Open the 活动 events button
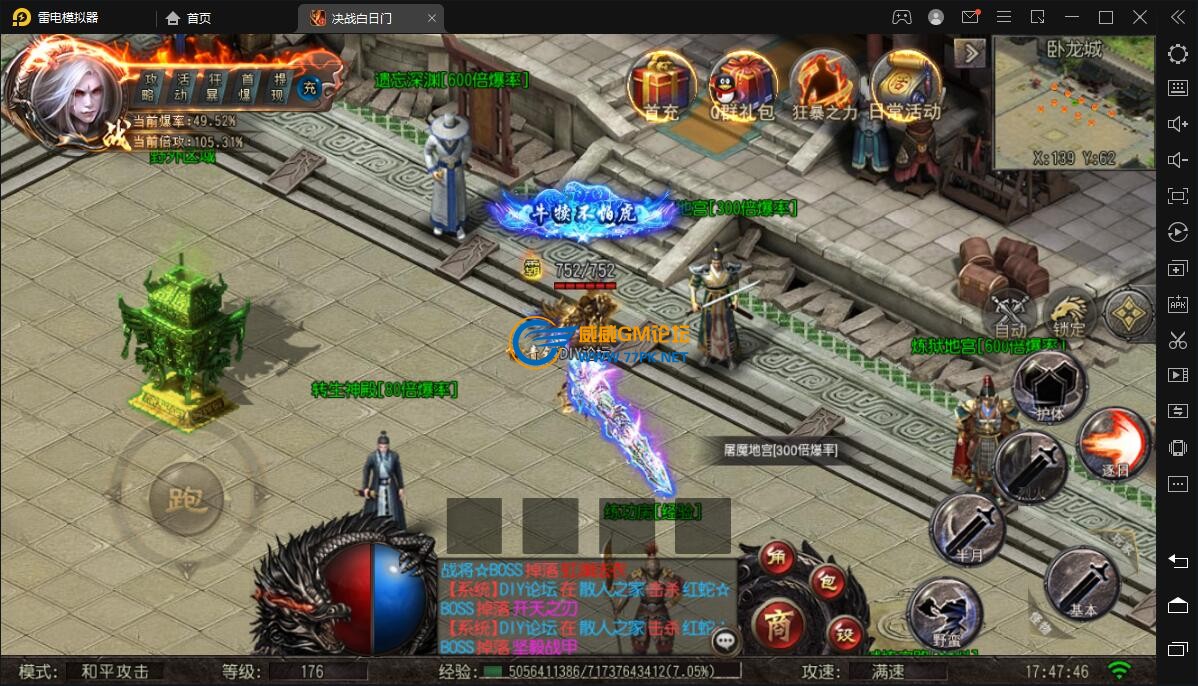This screenshot has height=686, width=1198. 182,87
